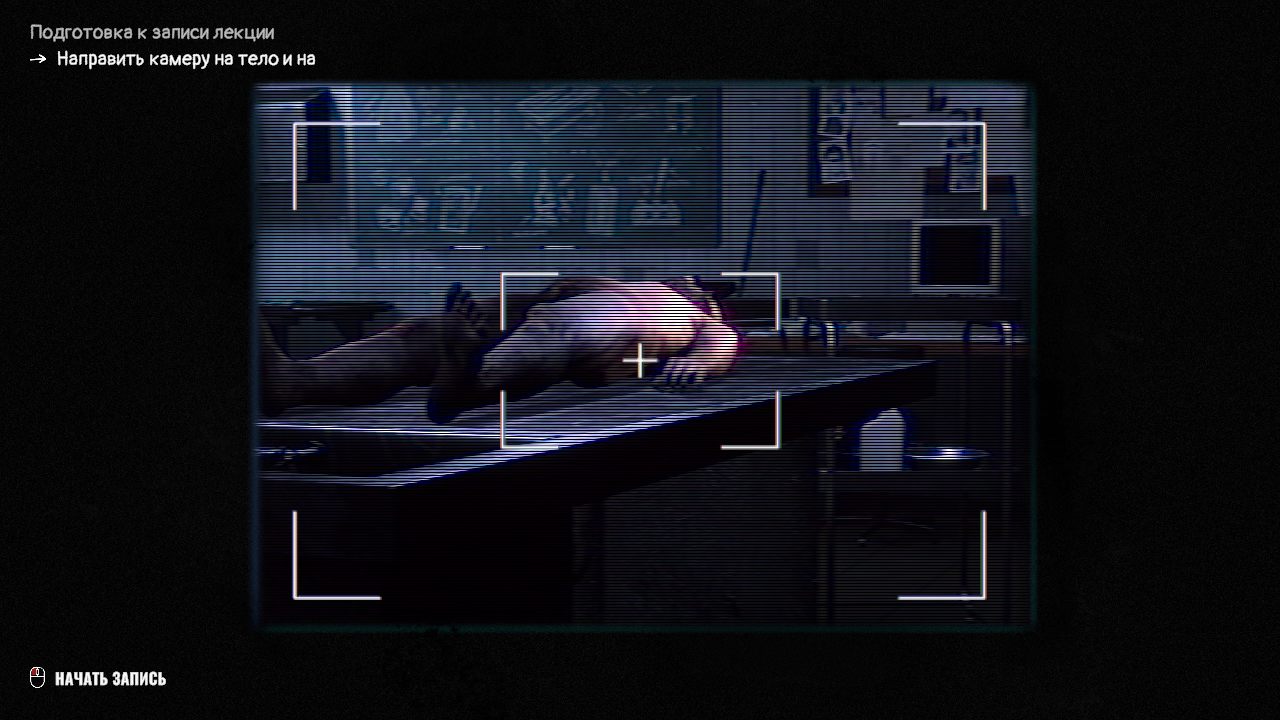1280x720 pixels.
Task: Toggle recording by clicking НАЧАТЬ ЗАПИСЬ
Action: 113,677
